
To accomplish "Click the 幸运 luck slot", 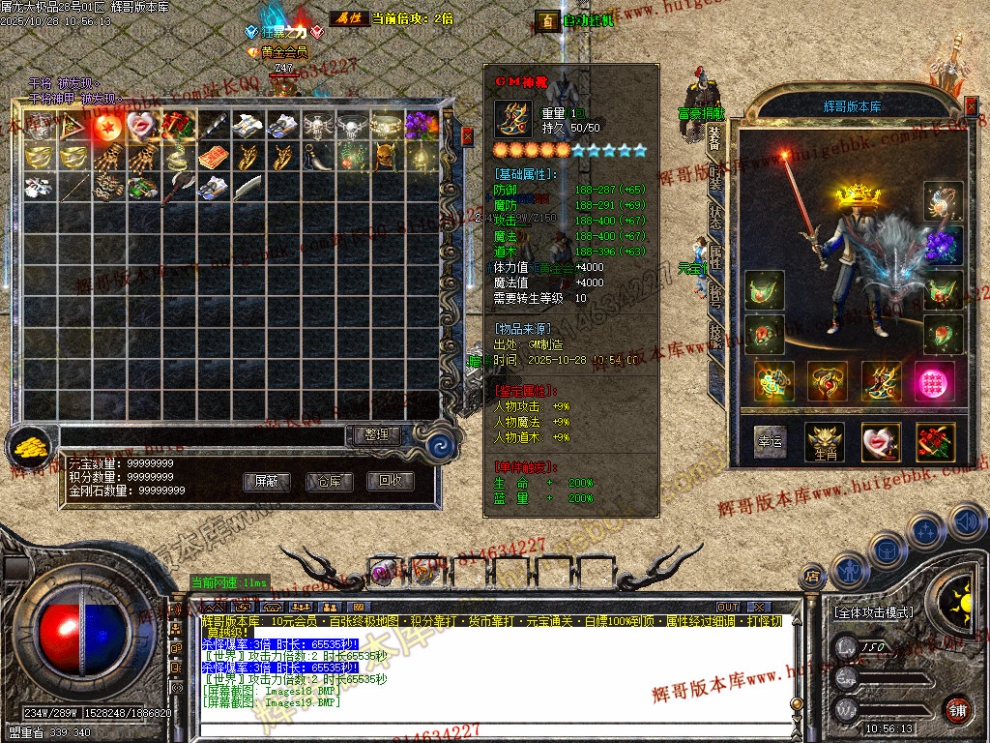I will (770, 442).
